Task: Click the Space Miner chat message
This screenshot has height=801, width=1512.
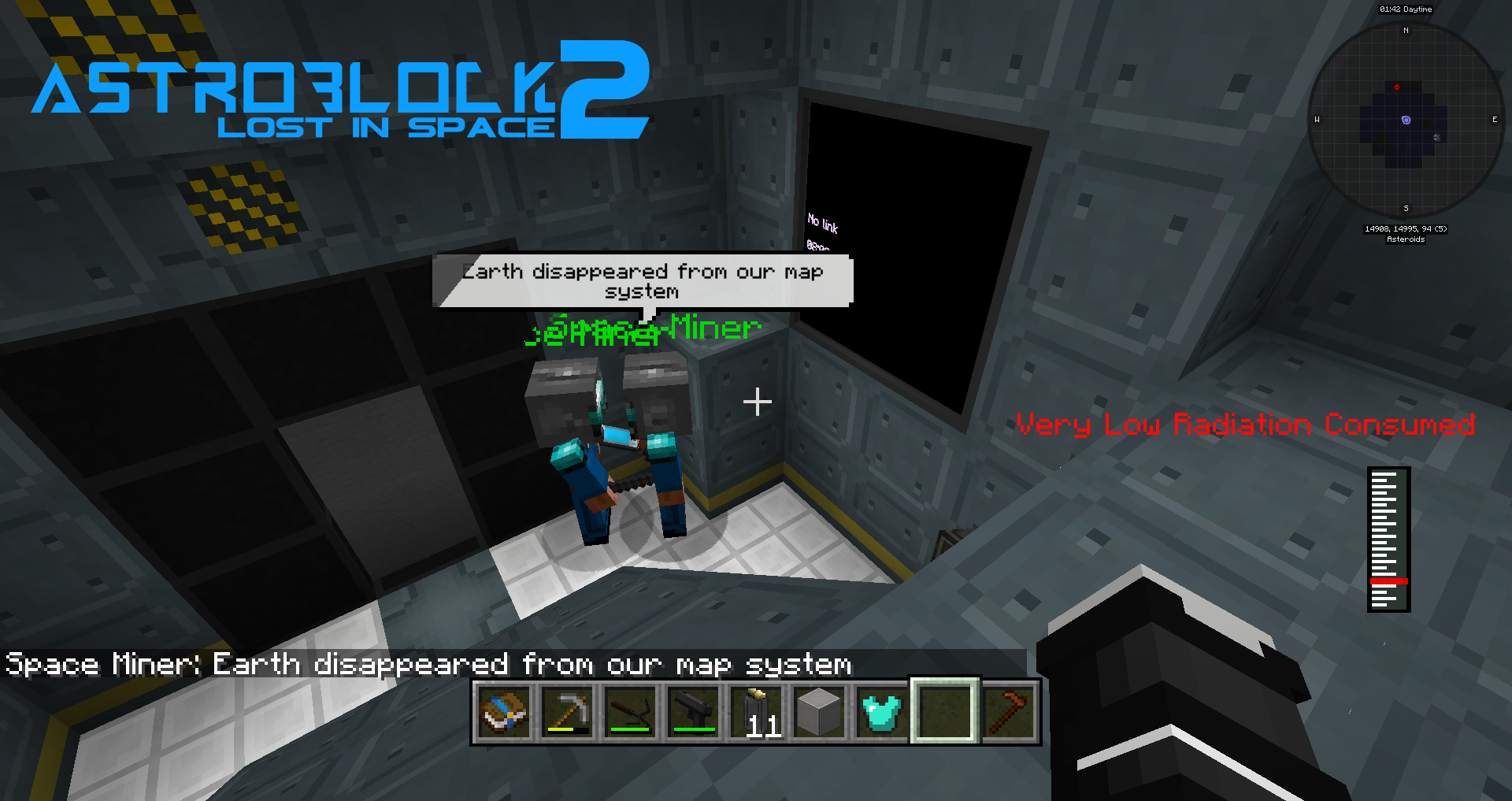Action: (x=429, y=664)
